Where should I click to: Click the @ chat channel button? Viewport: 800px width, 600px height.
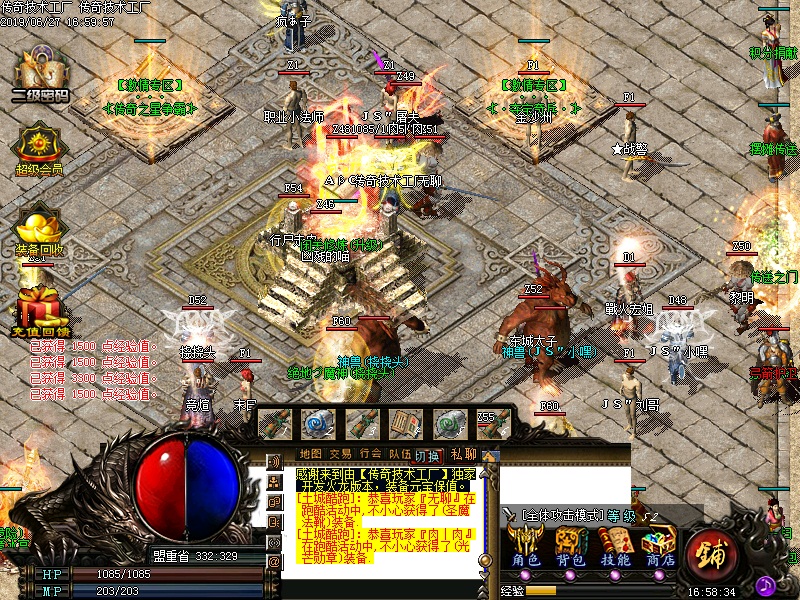tap(275, 562)
